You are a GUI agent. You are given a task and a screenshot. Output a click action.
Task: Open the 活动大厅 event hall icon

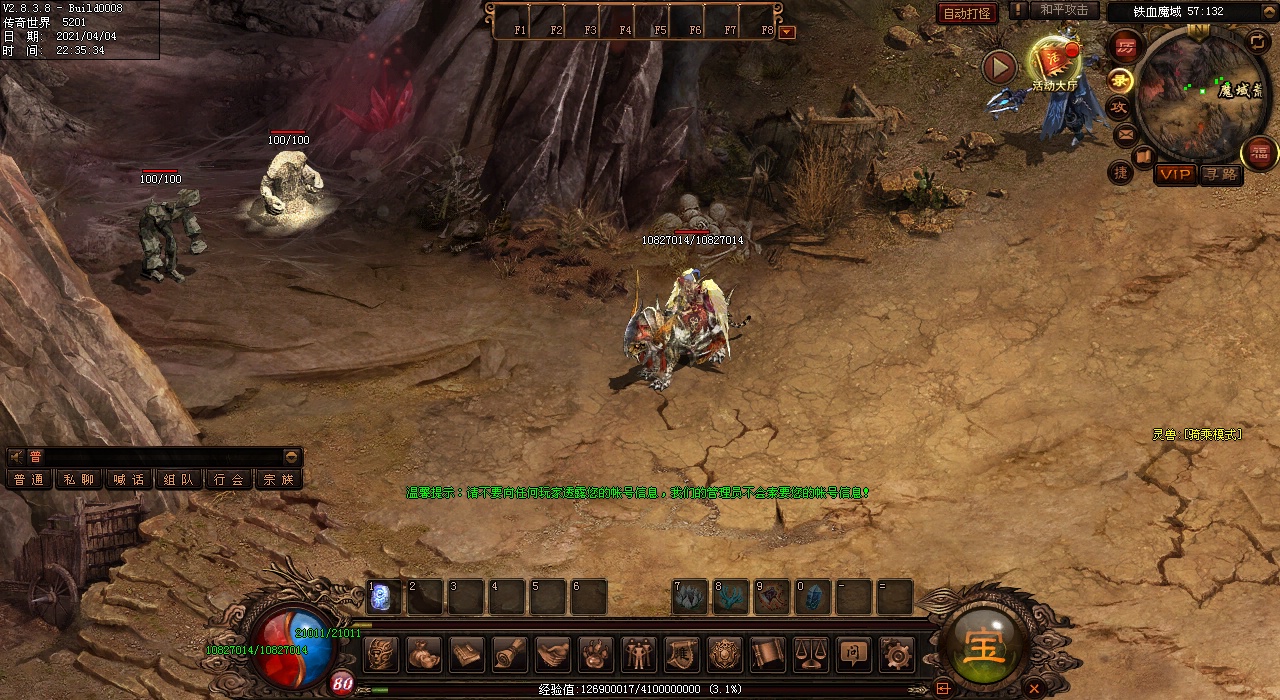click(1055, 62)
